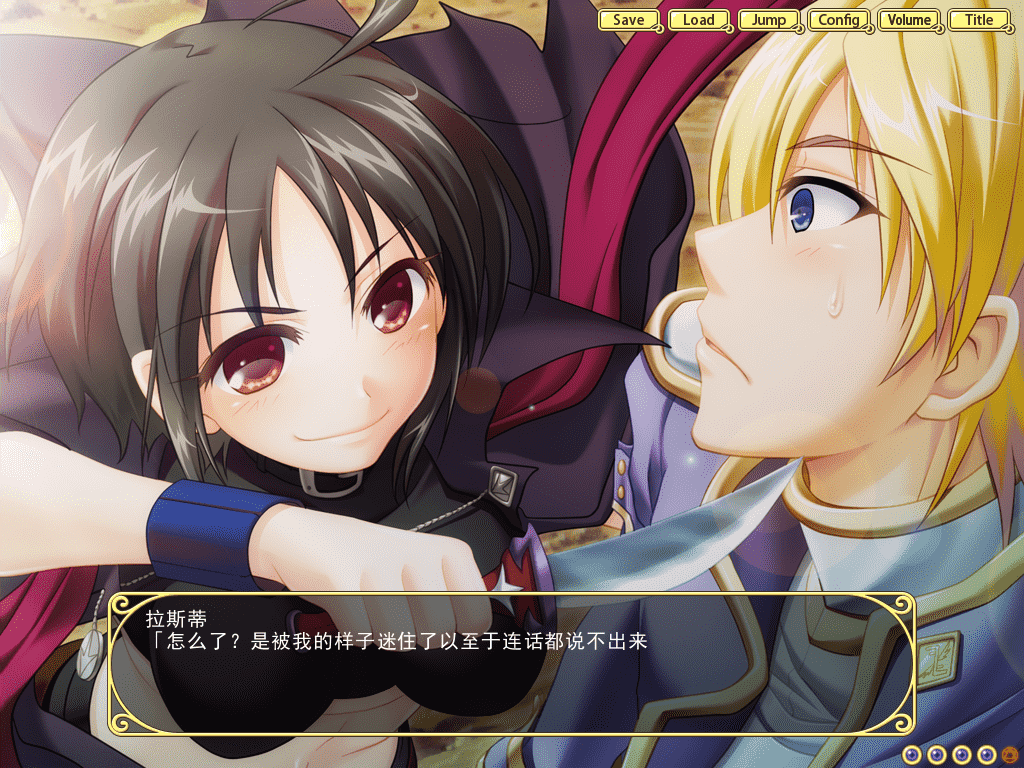Screen dimensions: 1024x768
Task: Open the Load menu
Action: point(699,20)
